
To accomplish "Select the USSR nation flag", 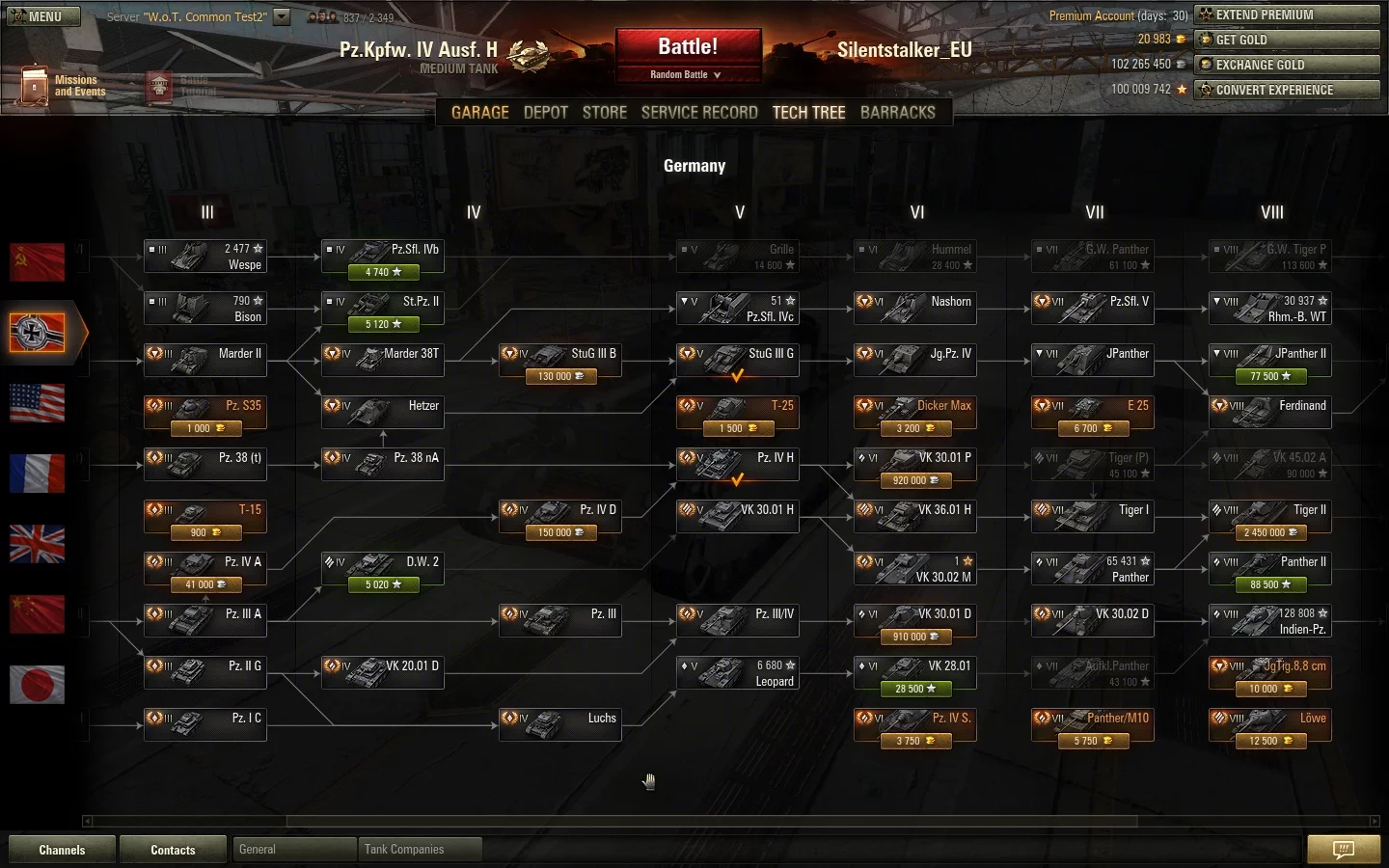I will pos(37,261).
